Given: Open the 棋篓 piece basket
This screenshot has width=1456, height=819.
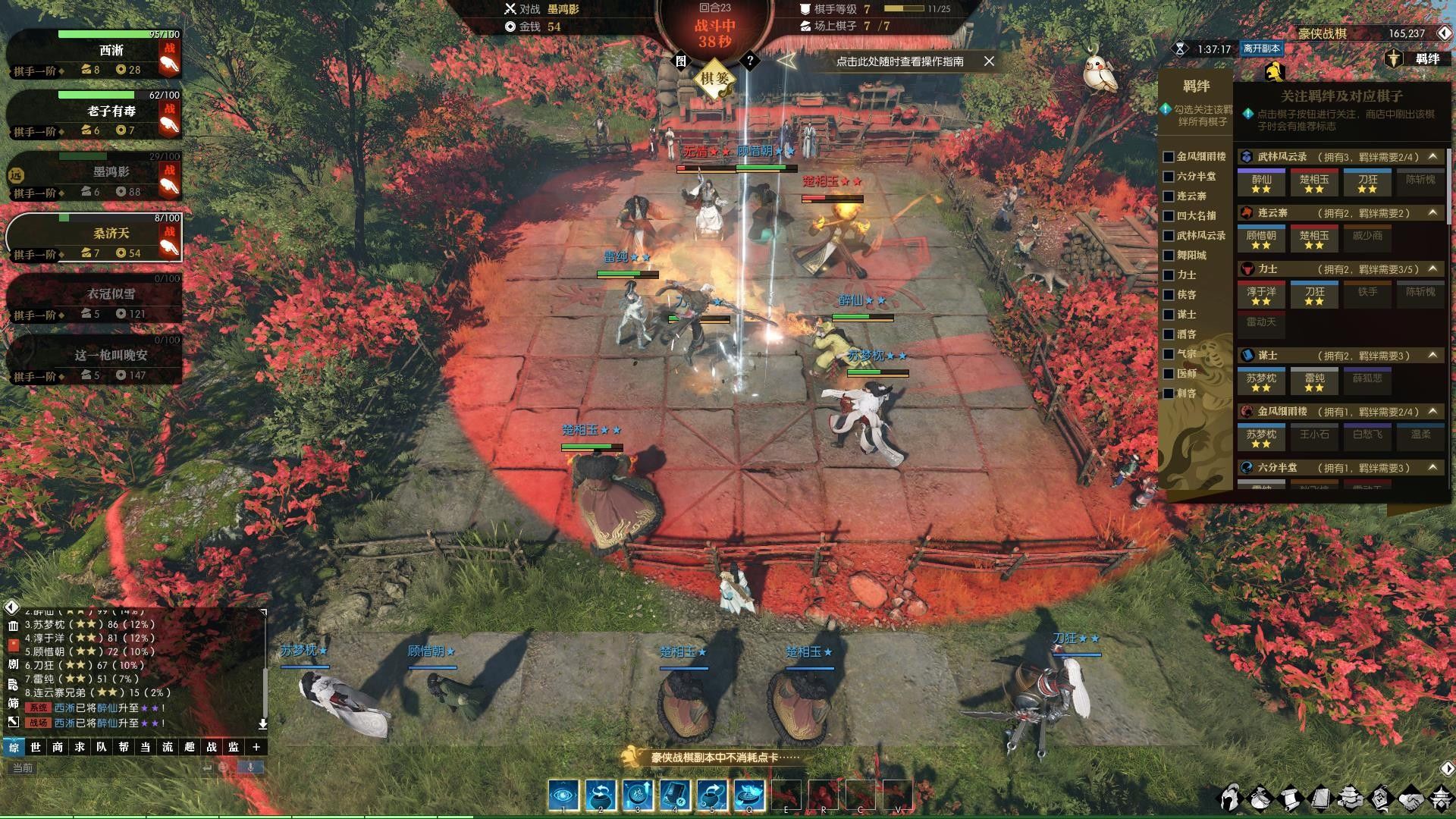Looking at the screenshot, I should pos(714,79).
